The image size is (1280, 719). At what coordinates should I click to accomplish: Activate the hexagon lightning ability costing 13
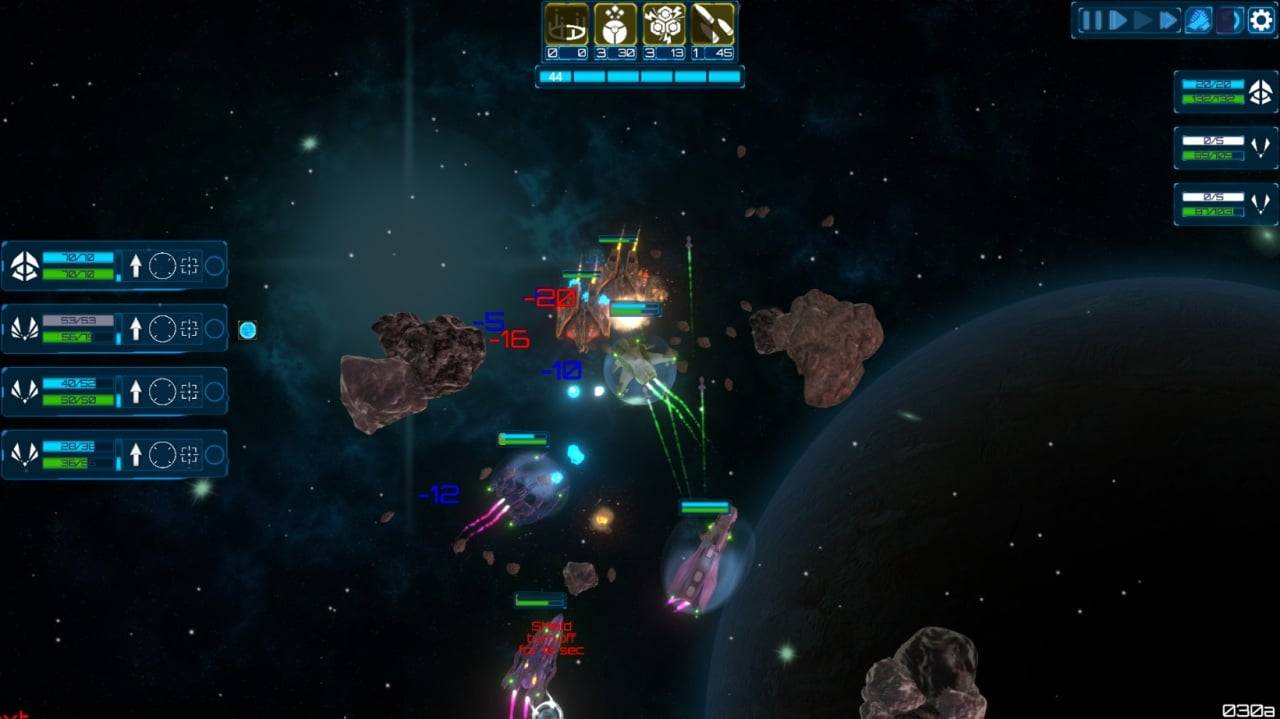coord(663,25)
